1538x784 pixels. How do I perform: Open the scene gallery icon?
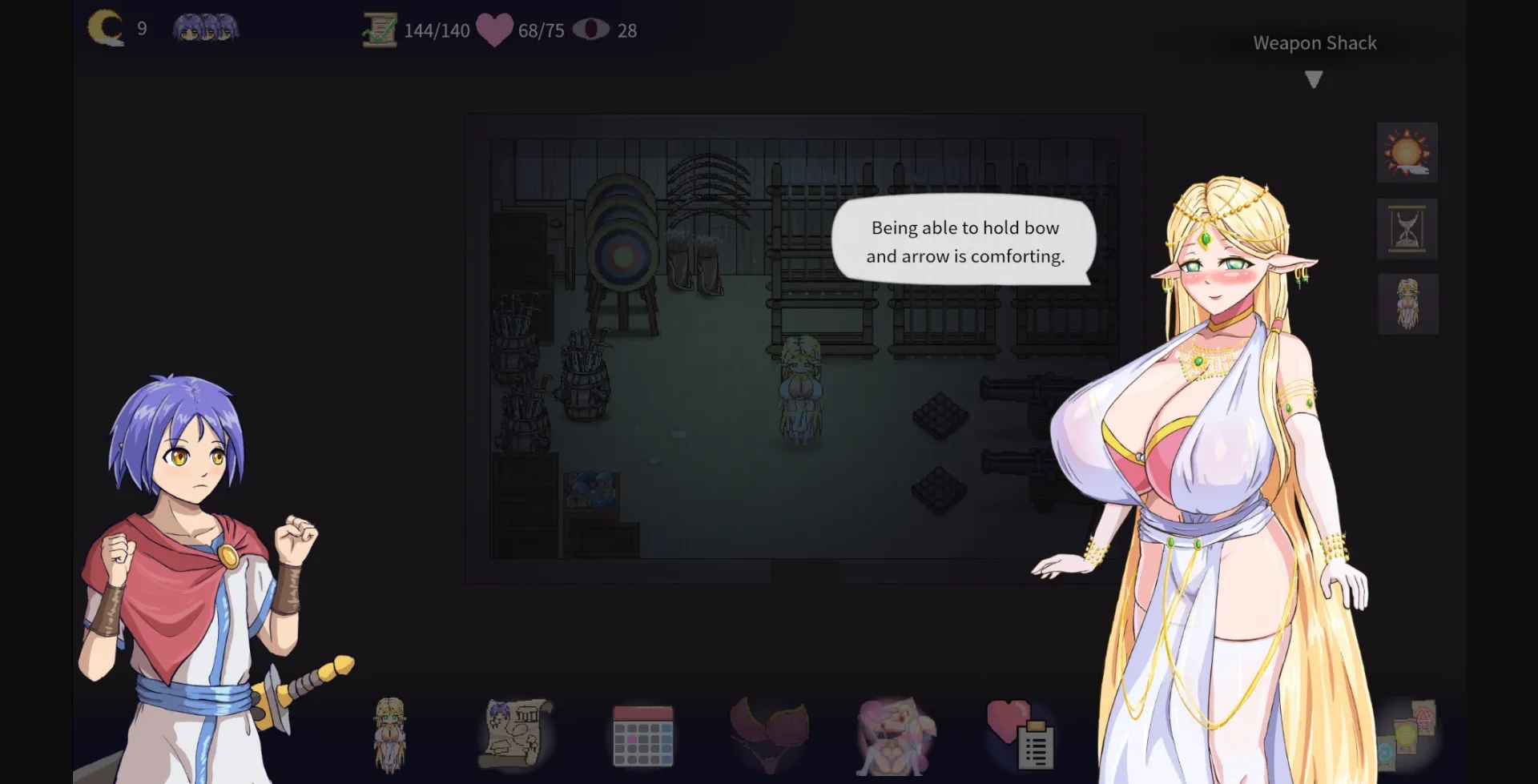click(x=897, y=735)
